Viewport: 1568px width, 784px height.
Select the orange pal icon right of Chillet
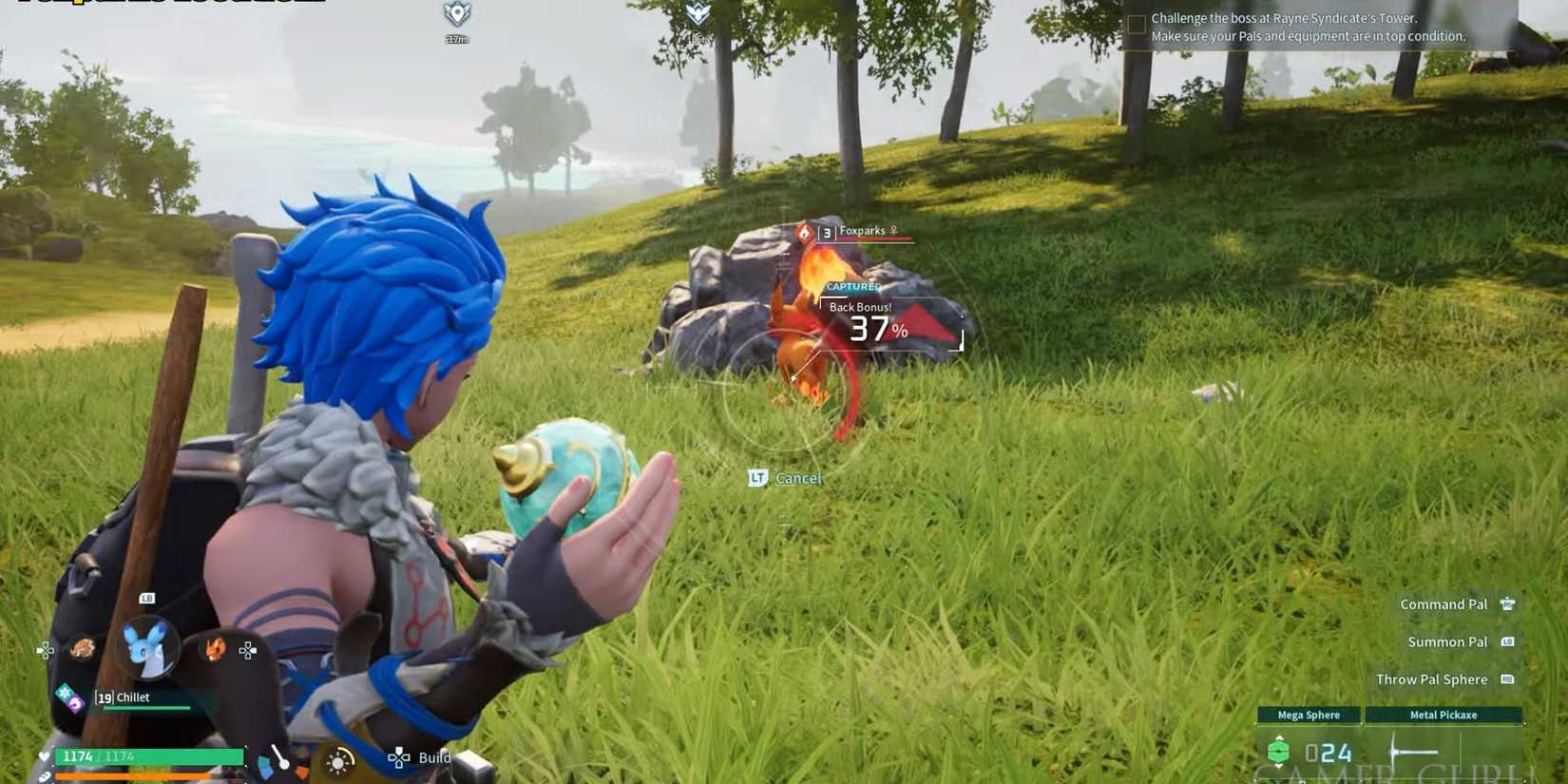[214, 649]
